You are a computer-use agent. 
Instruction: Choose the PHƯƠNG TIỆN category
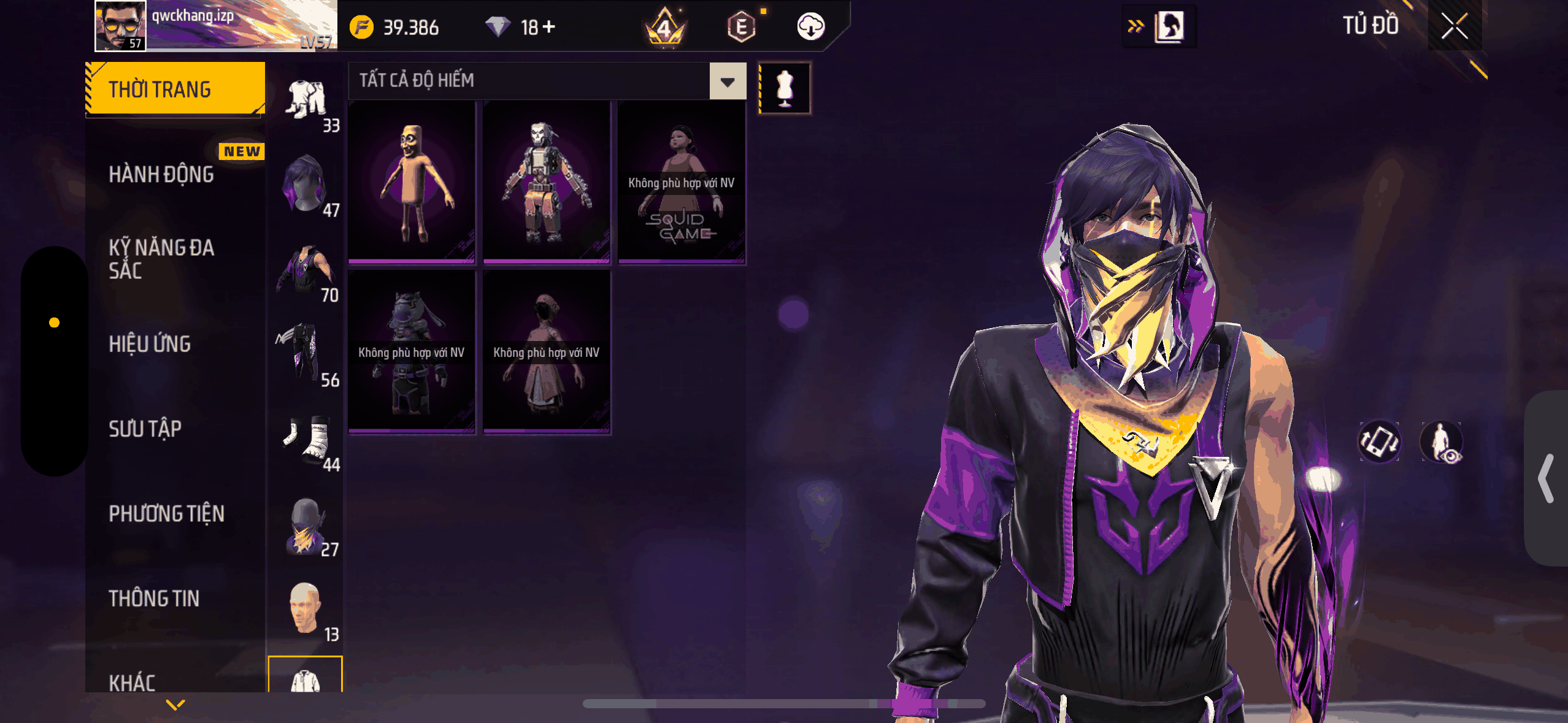point(166,514)
